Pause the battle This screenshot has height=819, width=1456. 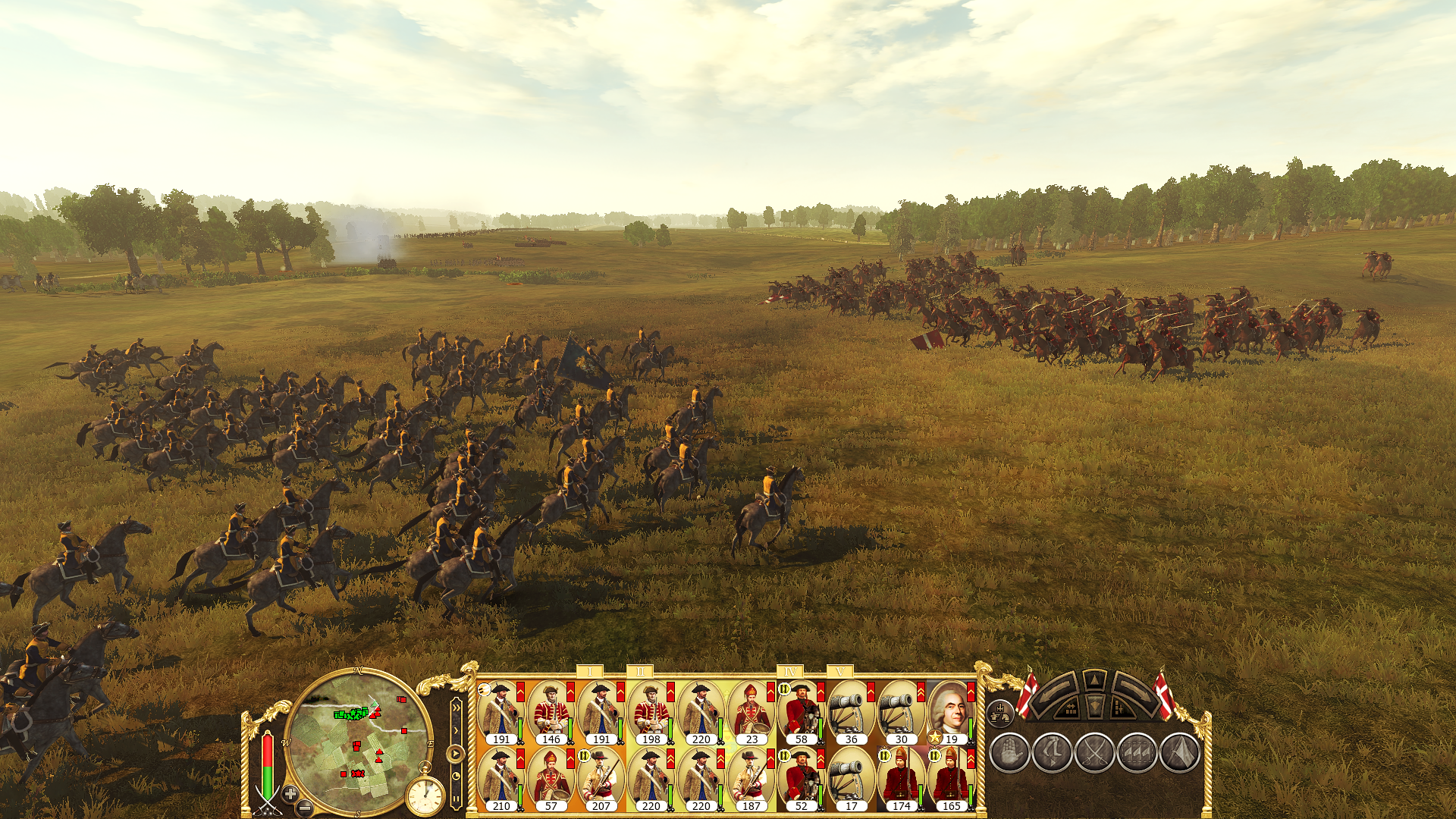pos(456,798)
